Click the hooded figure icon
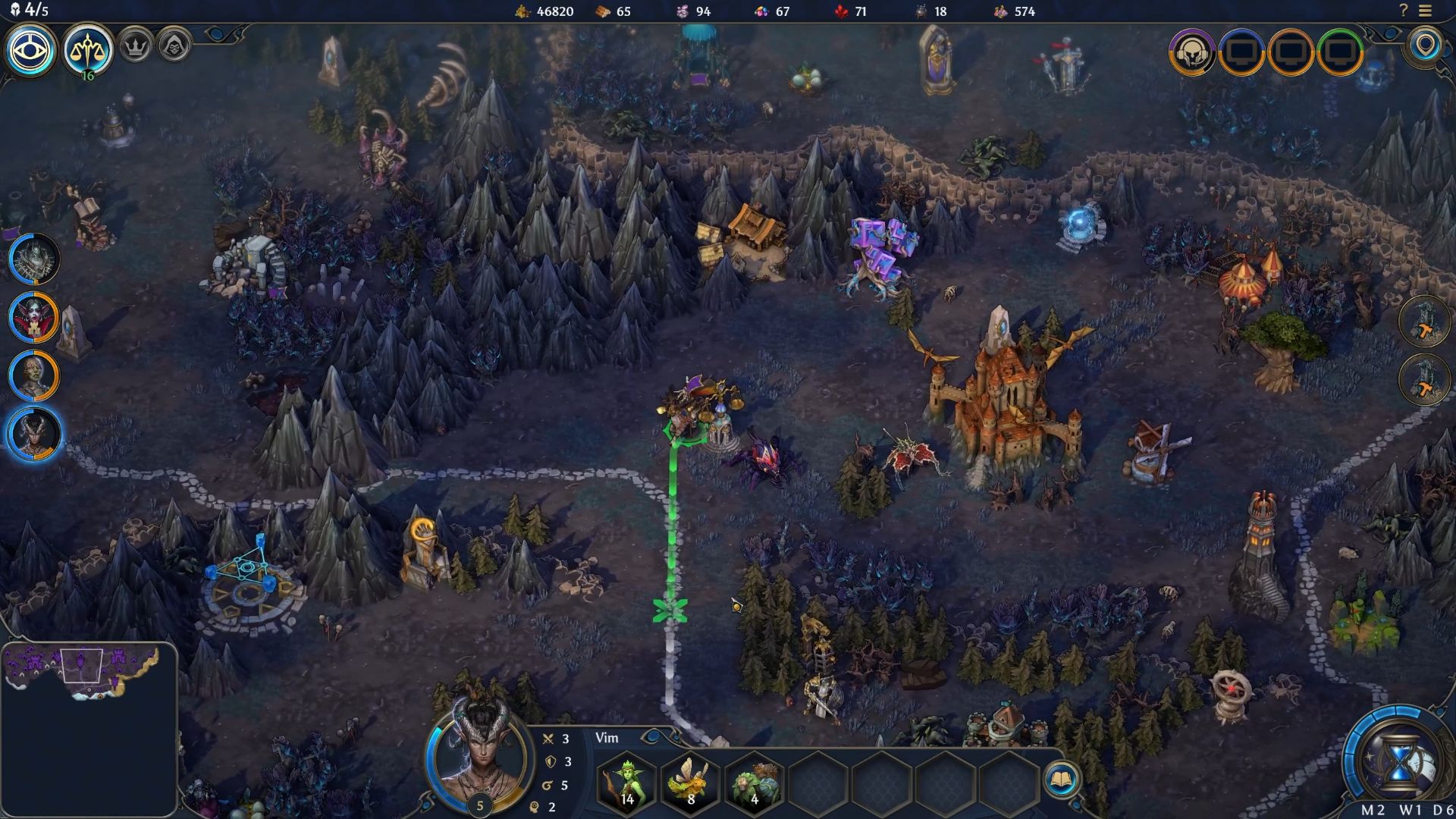The height and width of the screenshot is (819, 1456). (x=174, y=47)
